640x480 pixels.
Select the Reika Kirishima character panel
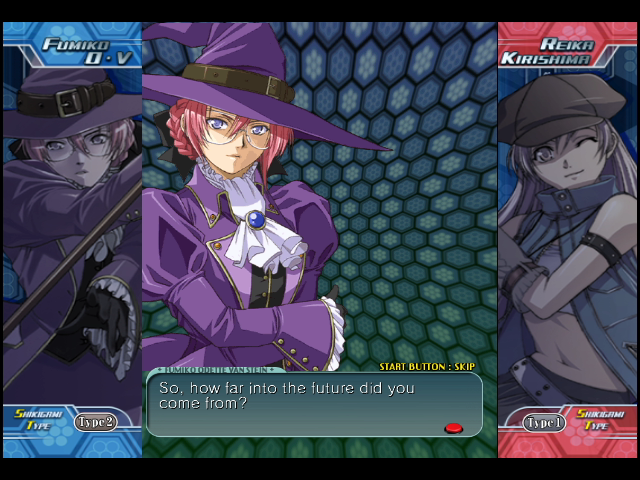pyautogui.click(x=567, y=240)
